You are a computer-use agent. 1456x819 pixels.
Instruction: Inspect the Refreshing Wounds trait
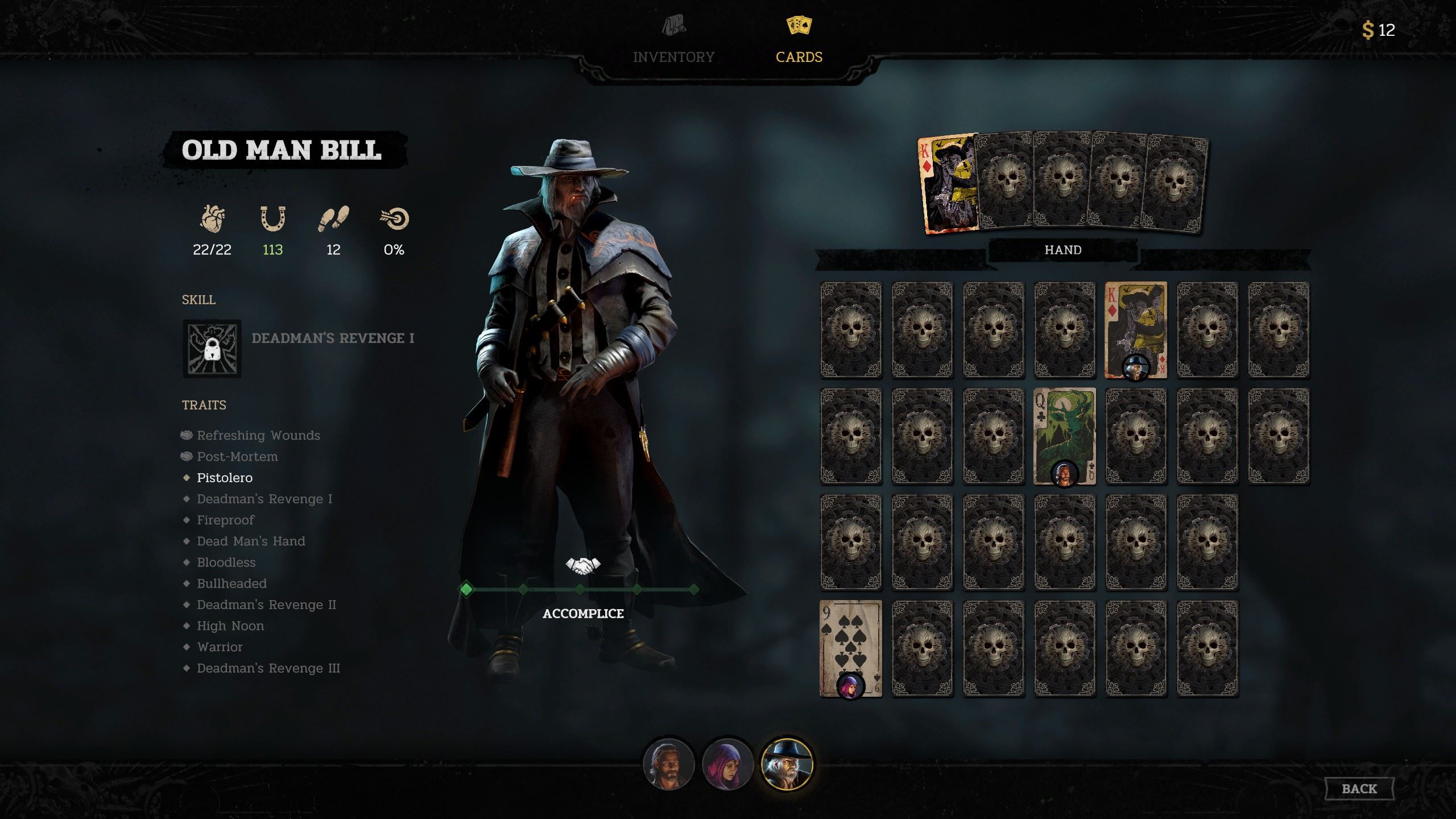tap(258, 435)
